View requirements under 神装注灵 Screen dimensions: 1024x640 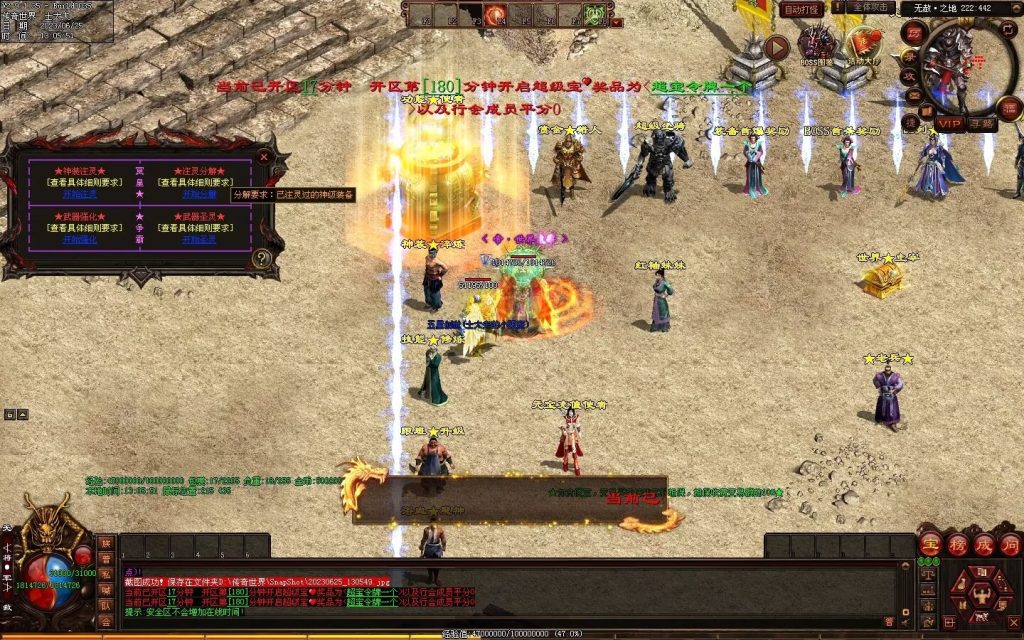click(80, 182)
